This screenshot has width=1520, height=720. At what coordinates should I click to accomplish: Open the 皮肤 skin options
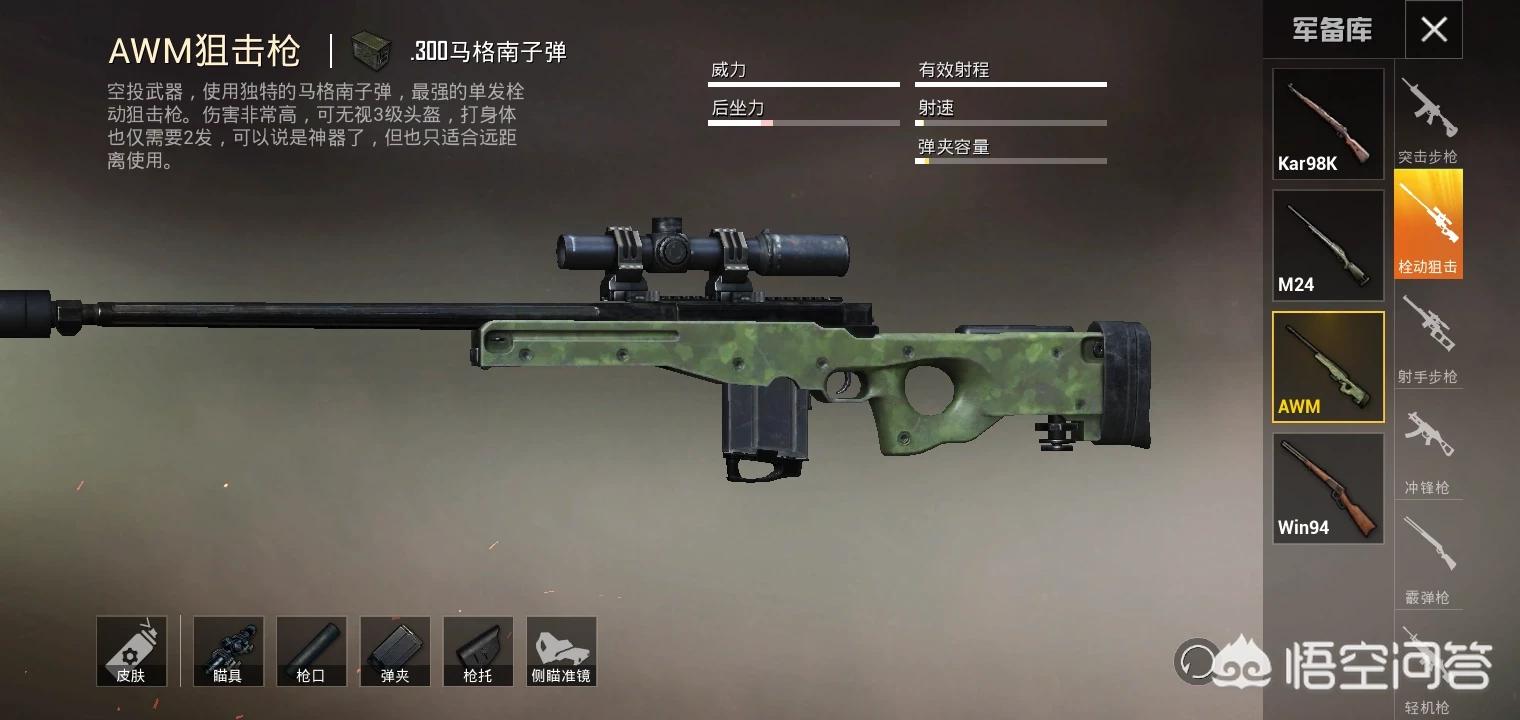coord(131,651)
